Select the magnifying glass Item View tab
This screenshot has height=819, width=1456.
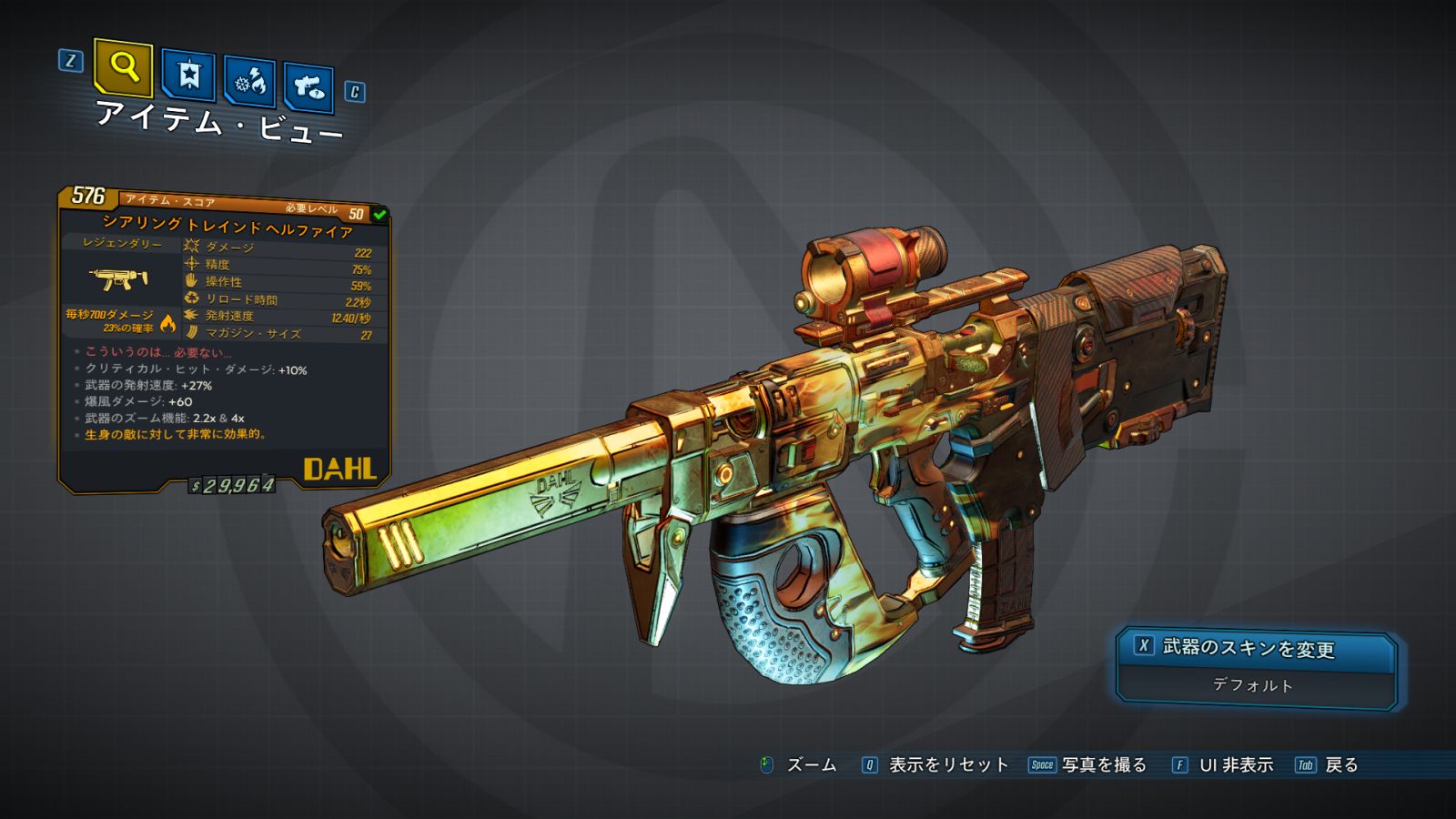tap(123, 67)
